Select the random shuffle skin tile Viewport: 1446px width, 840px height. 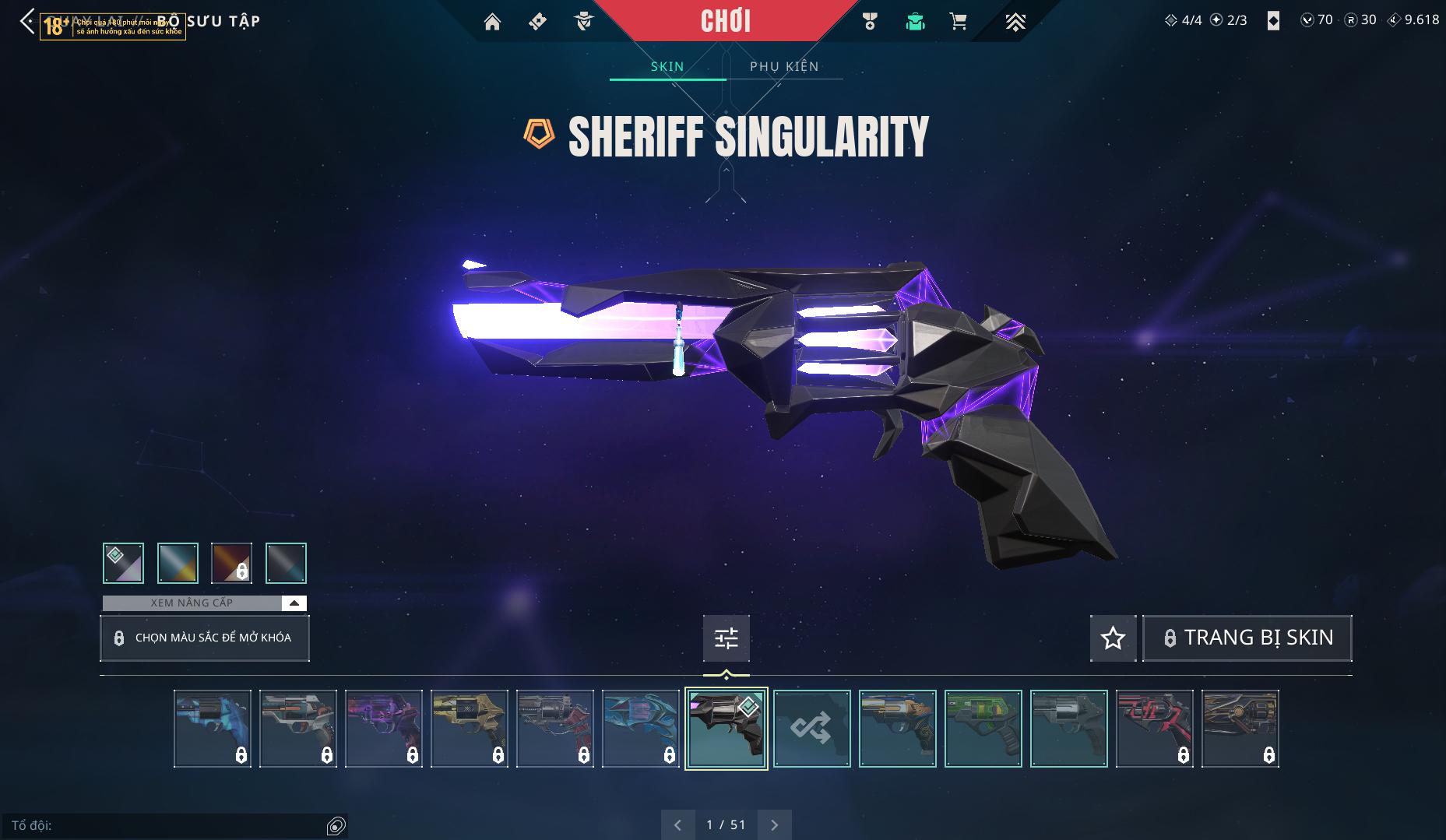811,729
